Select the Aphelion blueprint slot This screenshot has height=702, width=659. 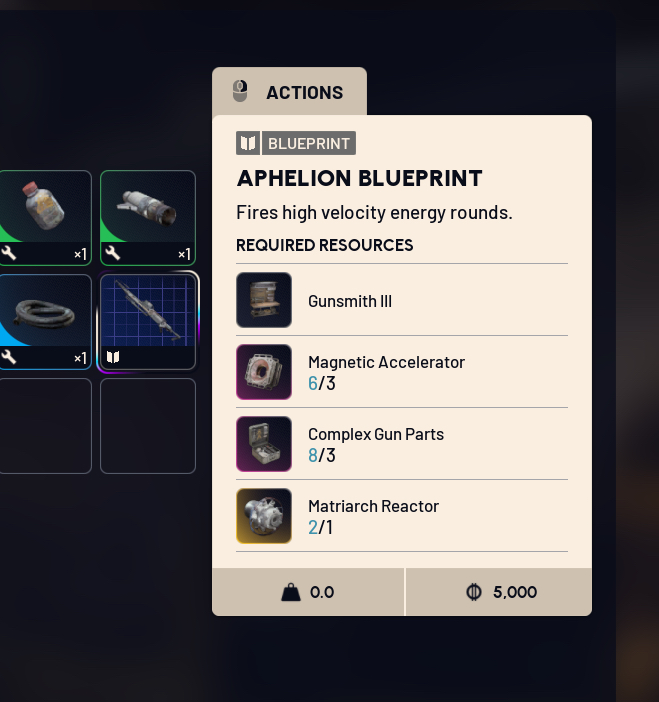tap(148, 321)
